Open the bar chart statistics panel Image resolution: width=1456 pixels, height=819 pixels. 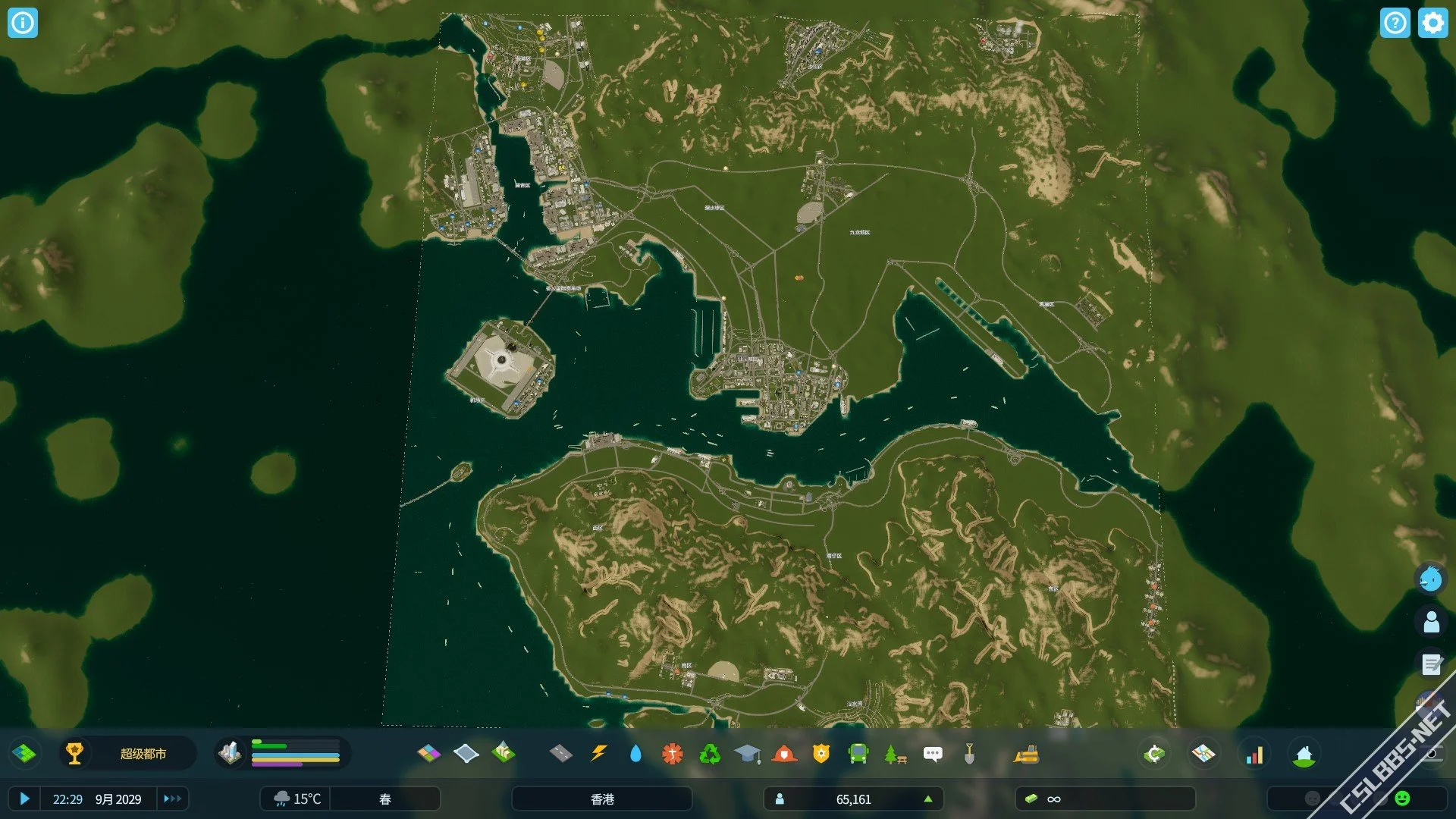1255,754
